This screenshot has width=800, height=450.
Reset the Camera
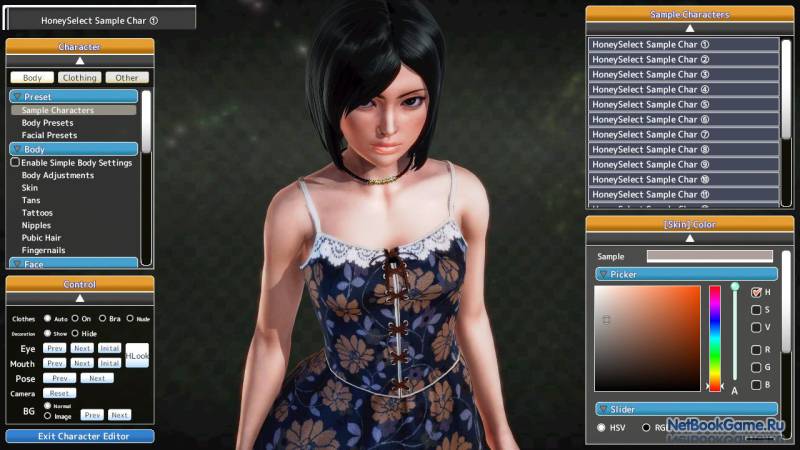pos(59,393)
